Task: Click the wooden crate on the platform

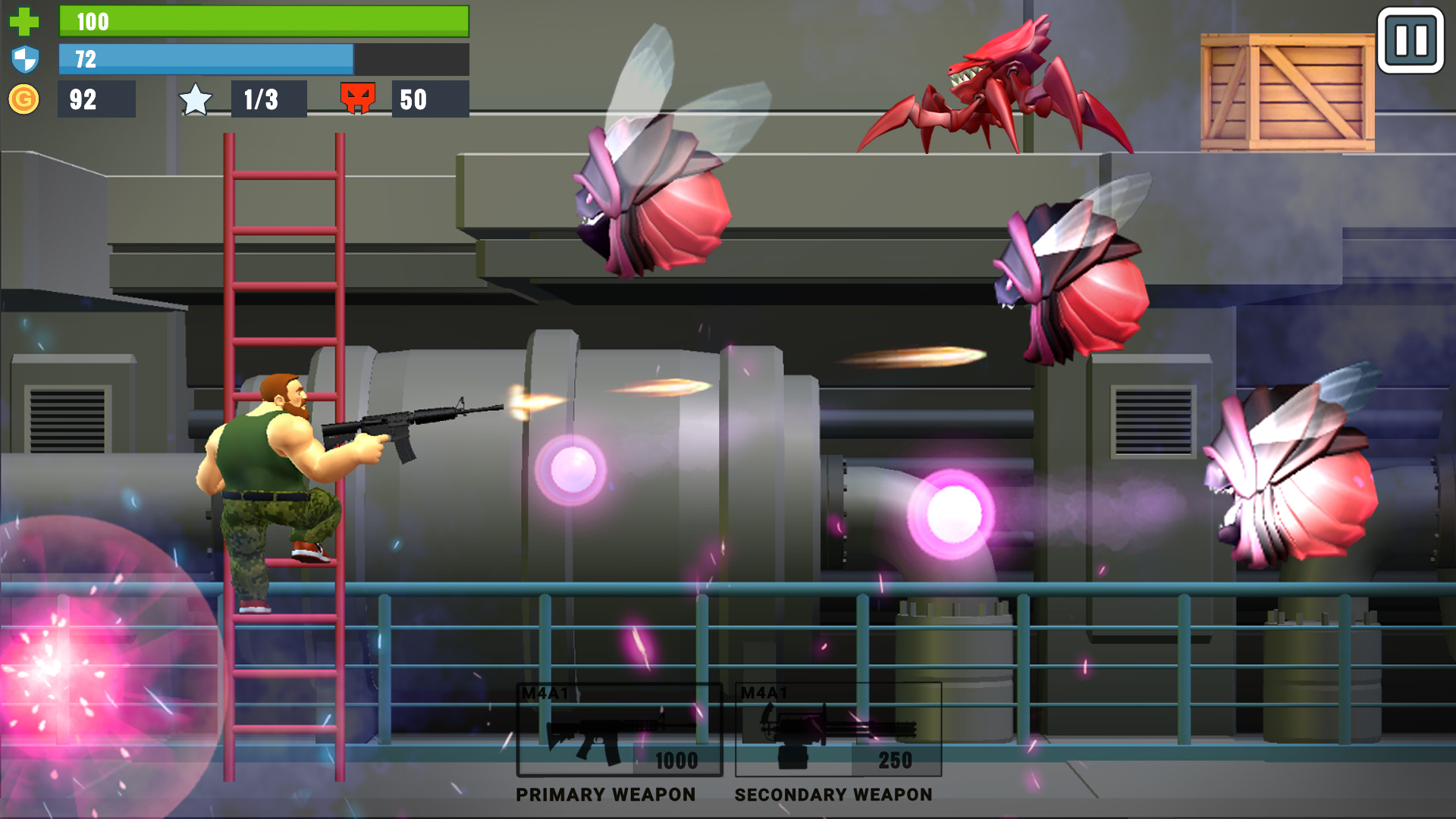Action: 1289,91
